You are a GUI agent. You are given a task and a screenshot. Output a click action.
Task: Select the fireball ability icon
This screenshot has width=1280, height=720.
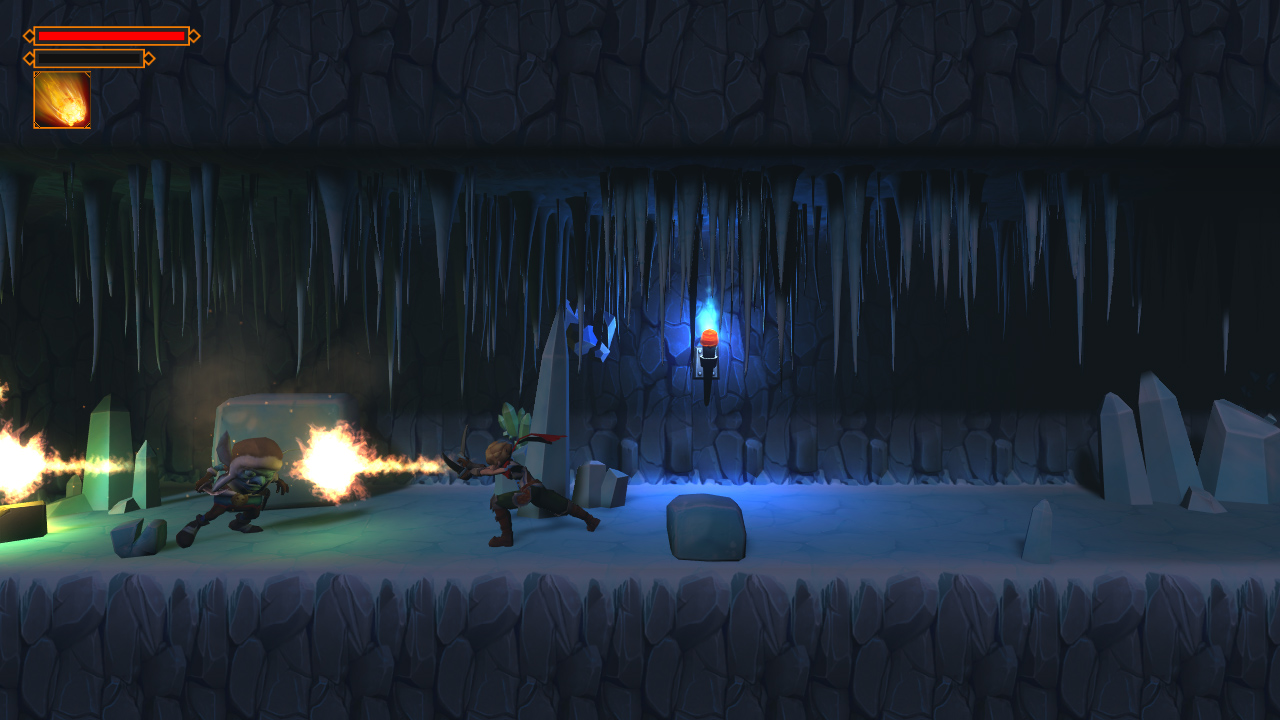62,100
